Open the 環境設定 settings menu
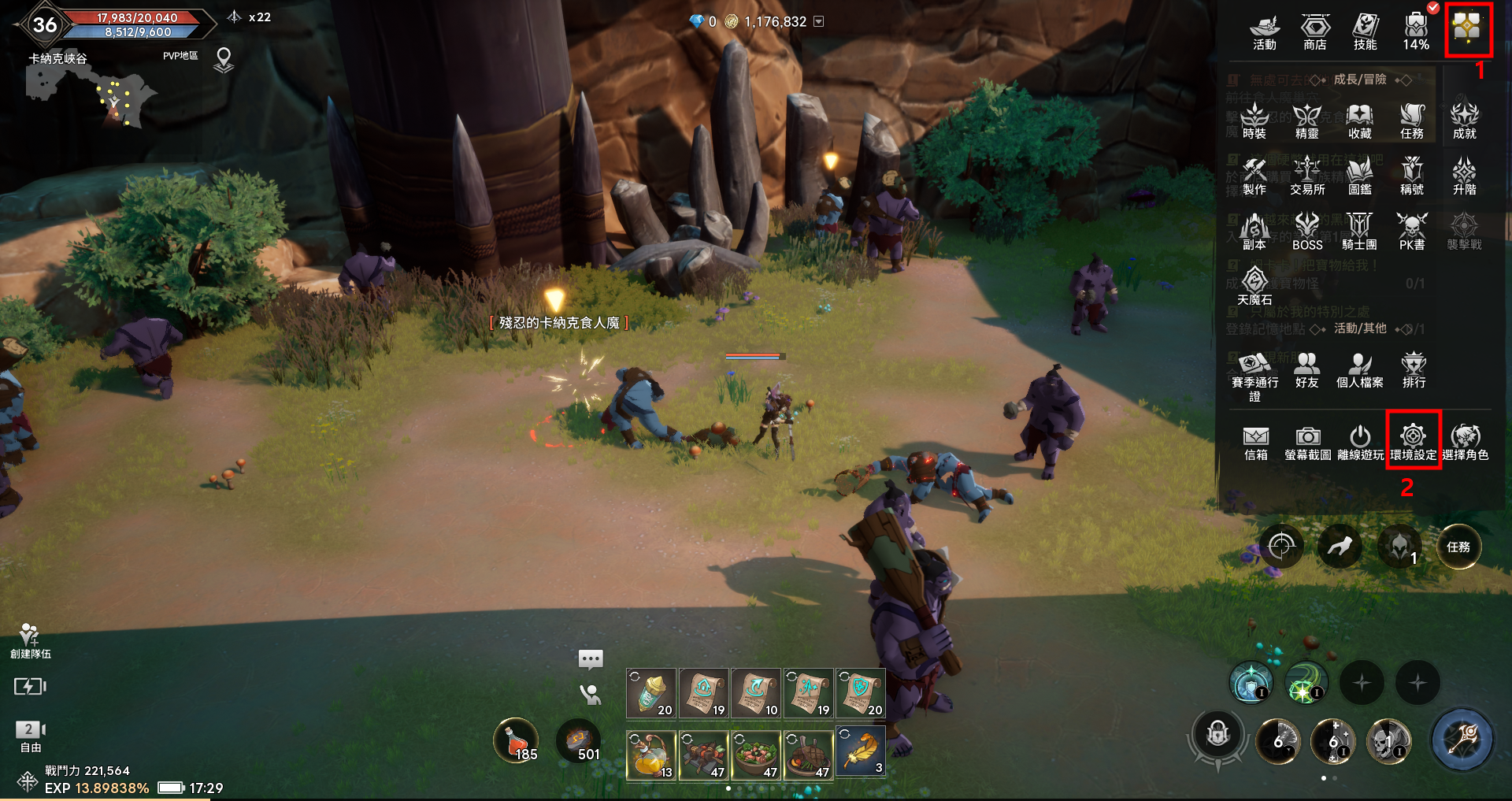Screen dimensions: 1512x801 [x=1413, y=441]
